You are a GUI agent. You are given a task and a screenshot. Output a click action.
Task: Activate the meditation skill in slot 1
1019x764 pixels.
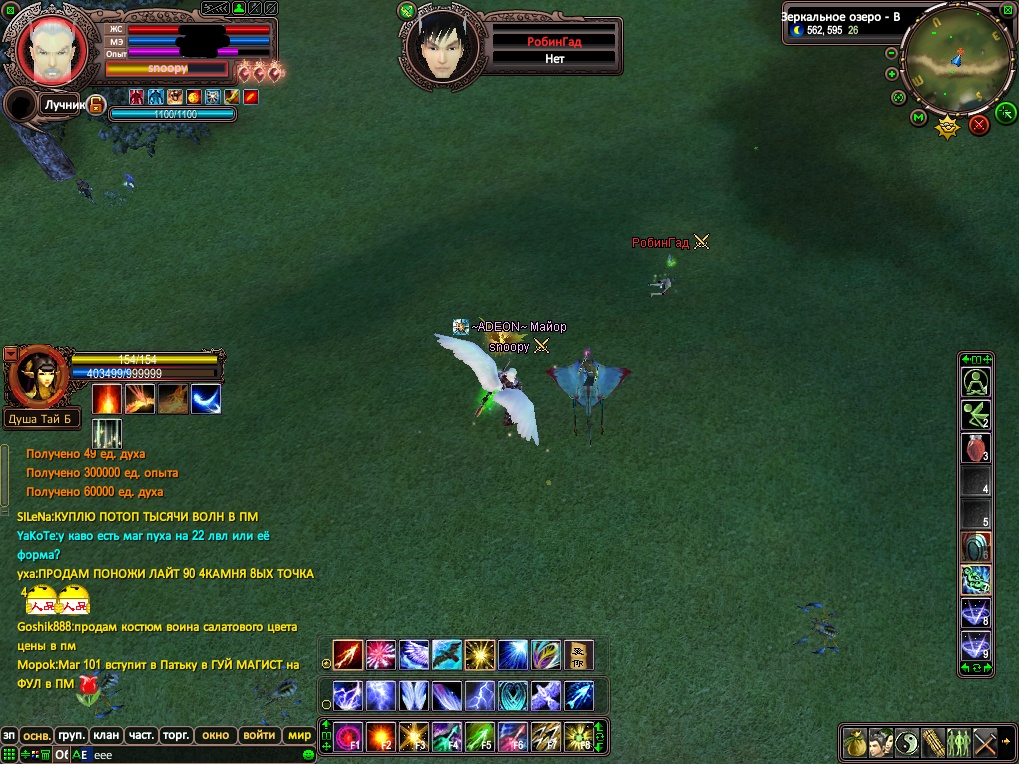(x=976, y=381)
